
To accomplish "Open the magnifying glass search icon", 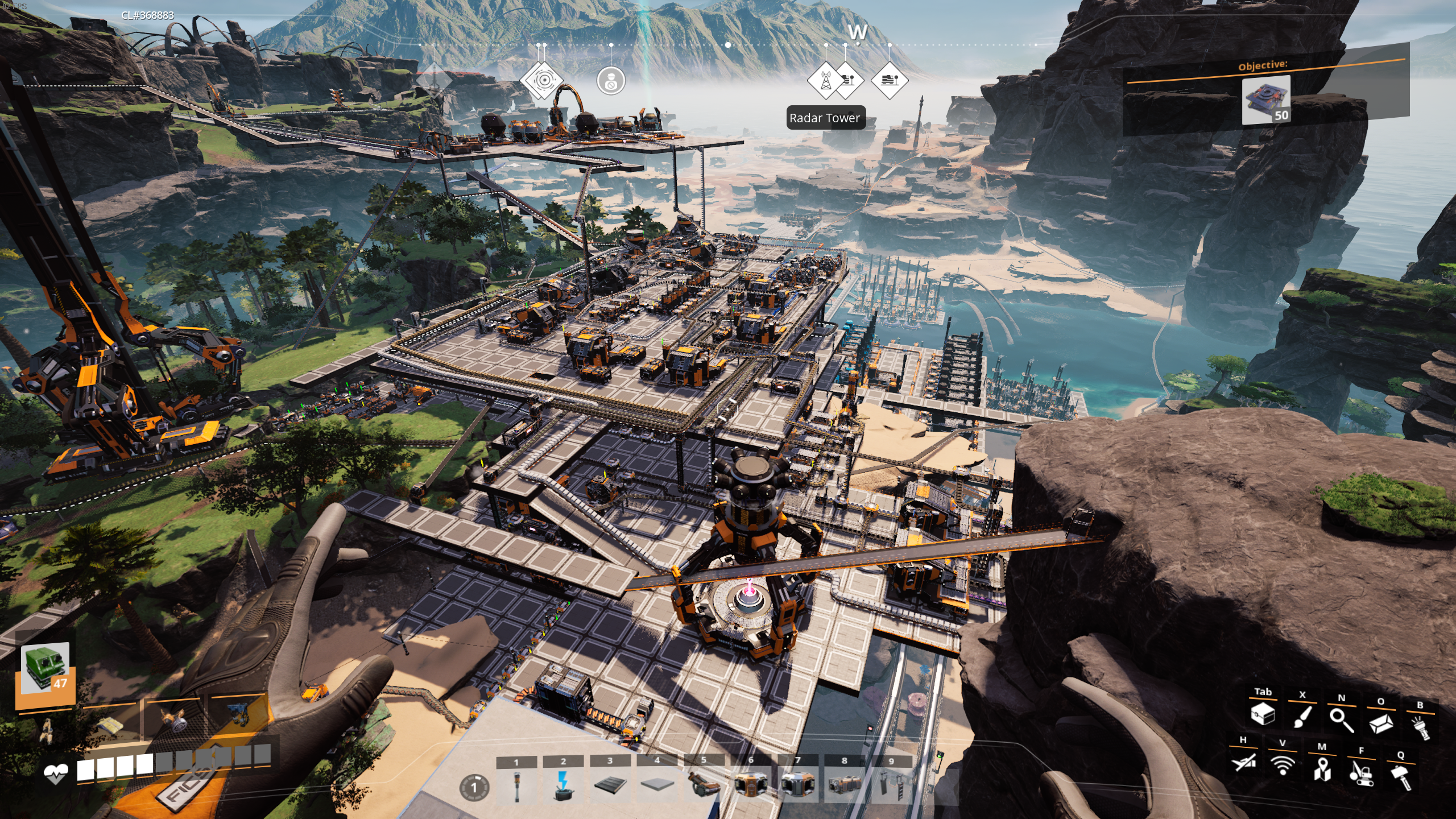I will coord(1341,719).
